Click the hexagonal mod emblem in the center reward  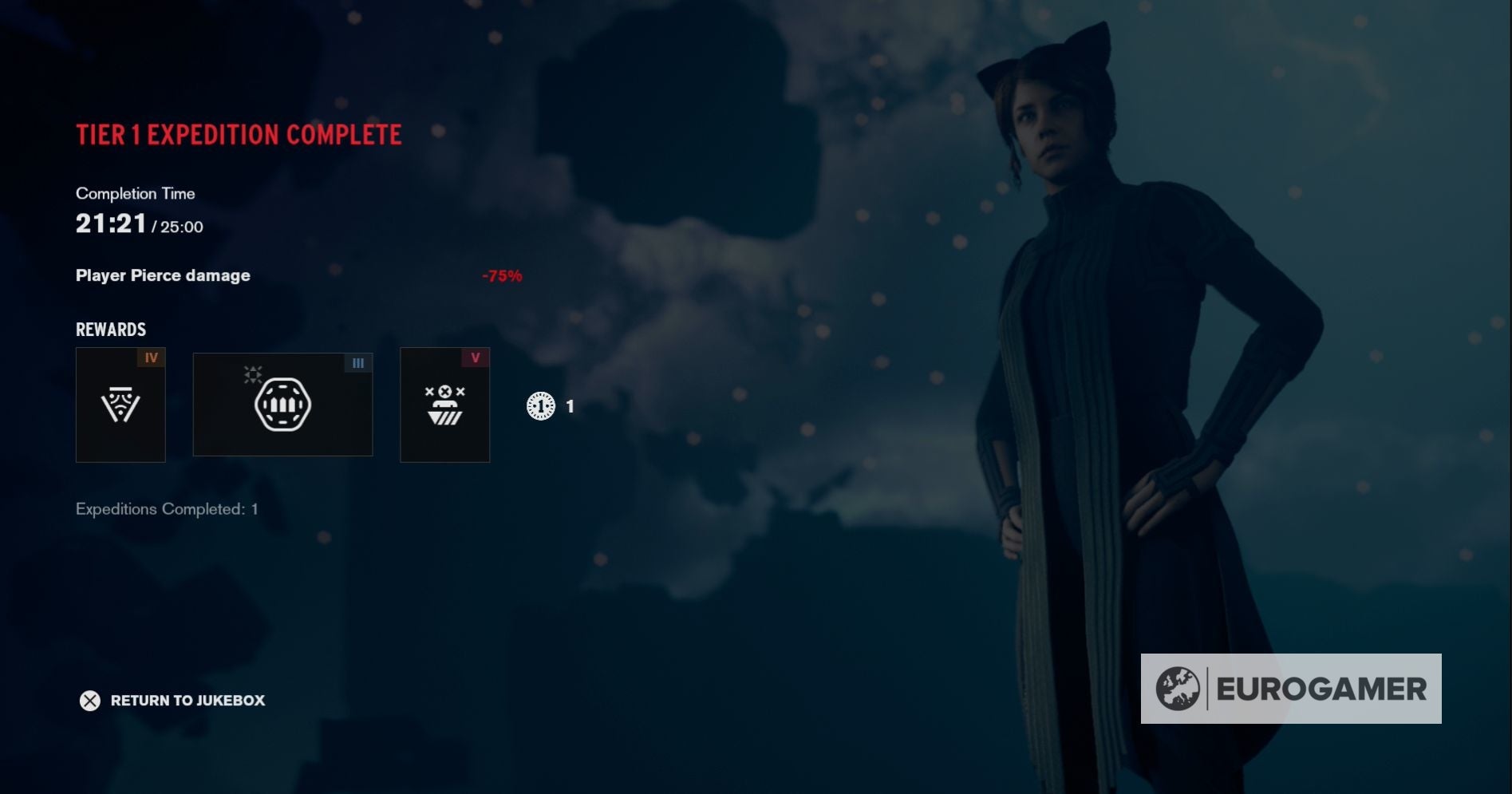[282, 404]
